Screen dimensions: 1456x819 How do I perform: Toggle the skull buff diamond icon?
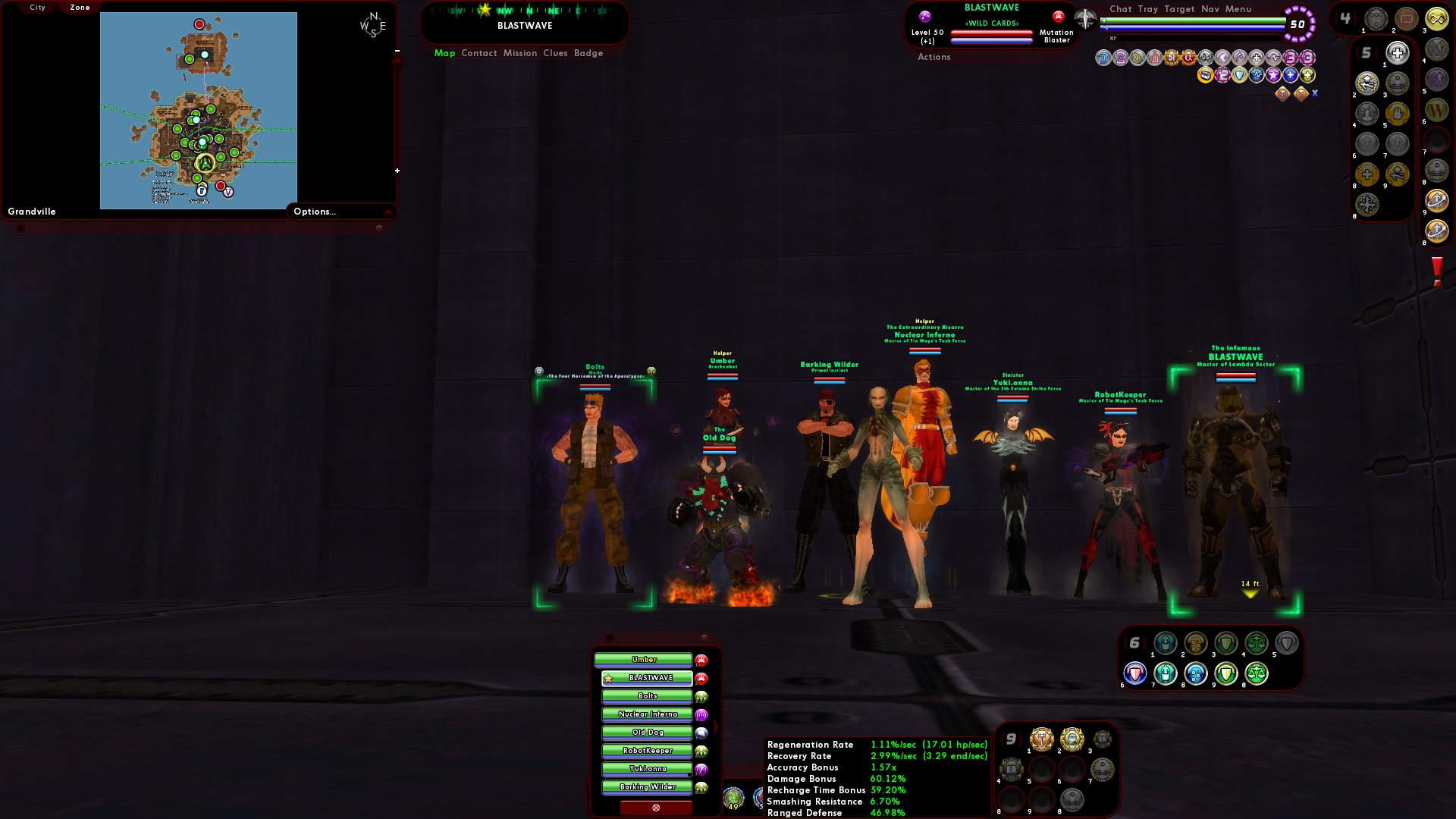coord(1301,95)
